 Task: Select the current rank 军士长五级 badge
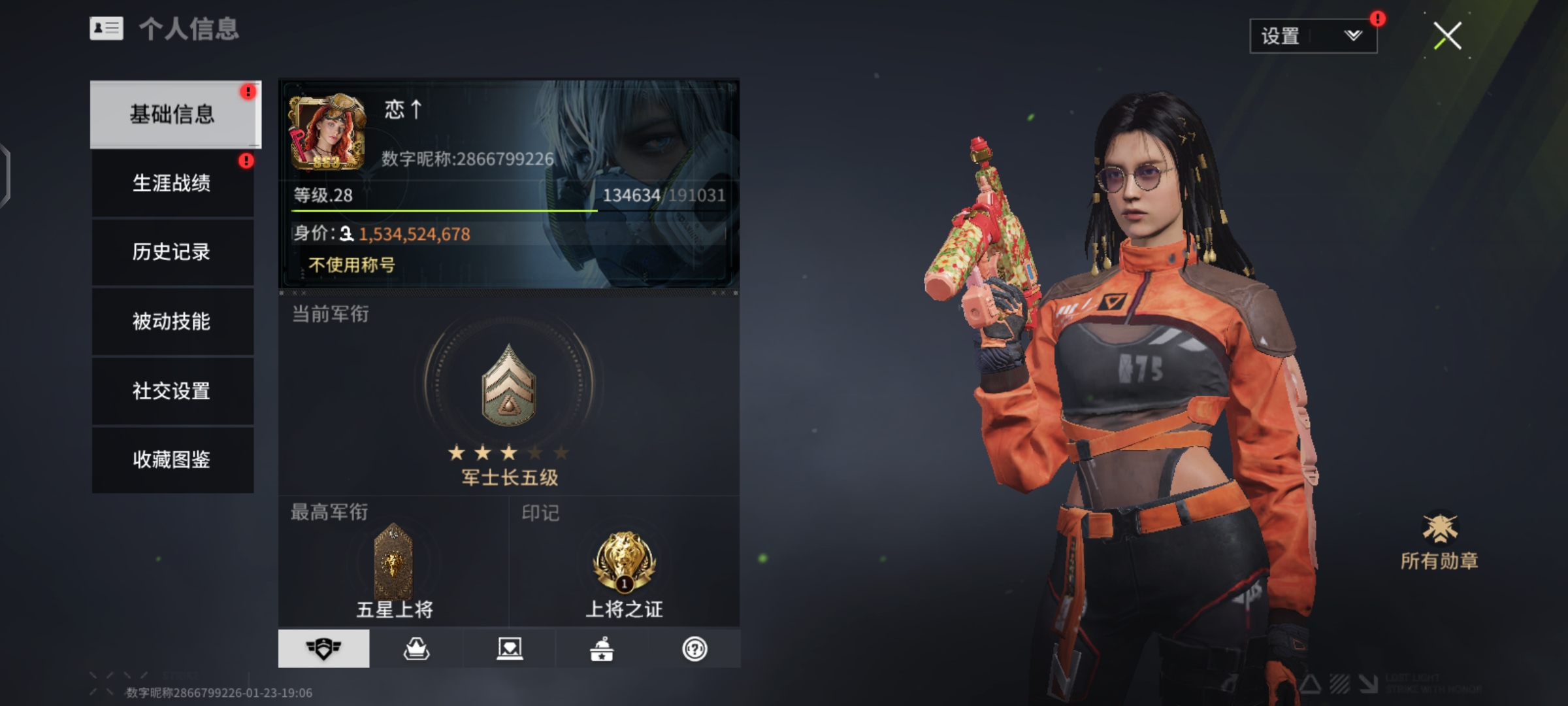pos(508,386)
